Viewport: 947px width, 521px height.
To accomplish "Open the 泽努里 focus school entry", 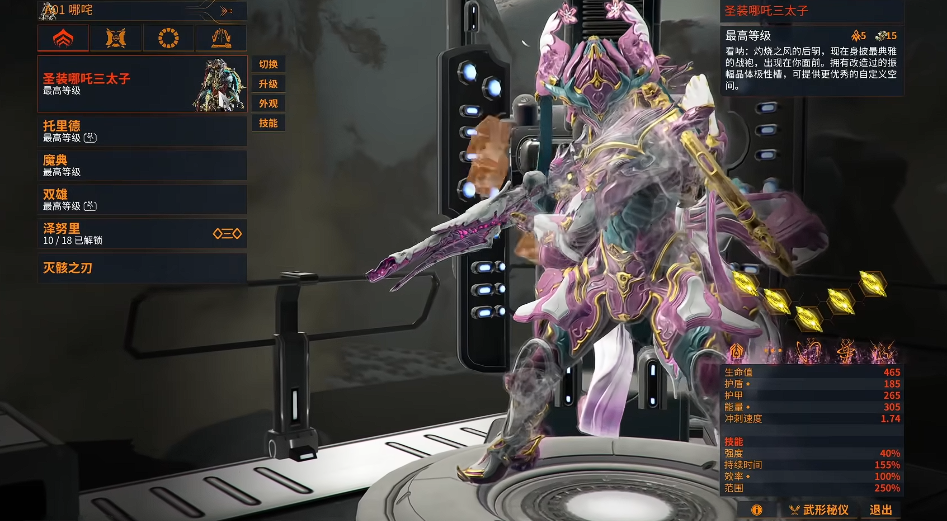I will [140, 233].
